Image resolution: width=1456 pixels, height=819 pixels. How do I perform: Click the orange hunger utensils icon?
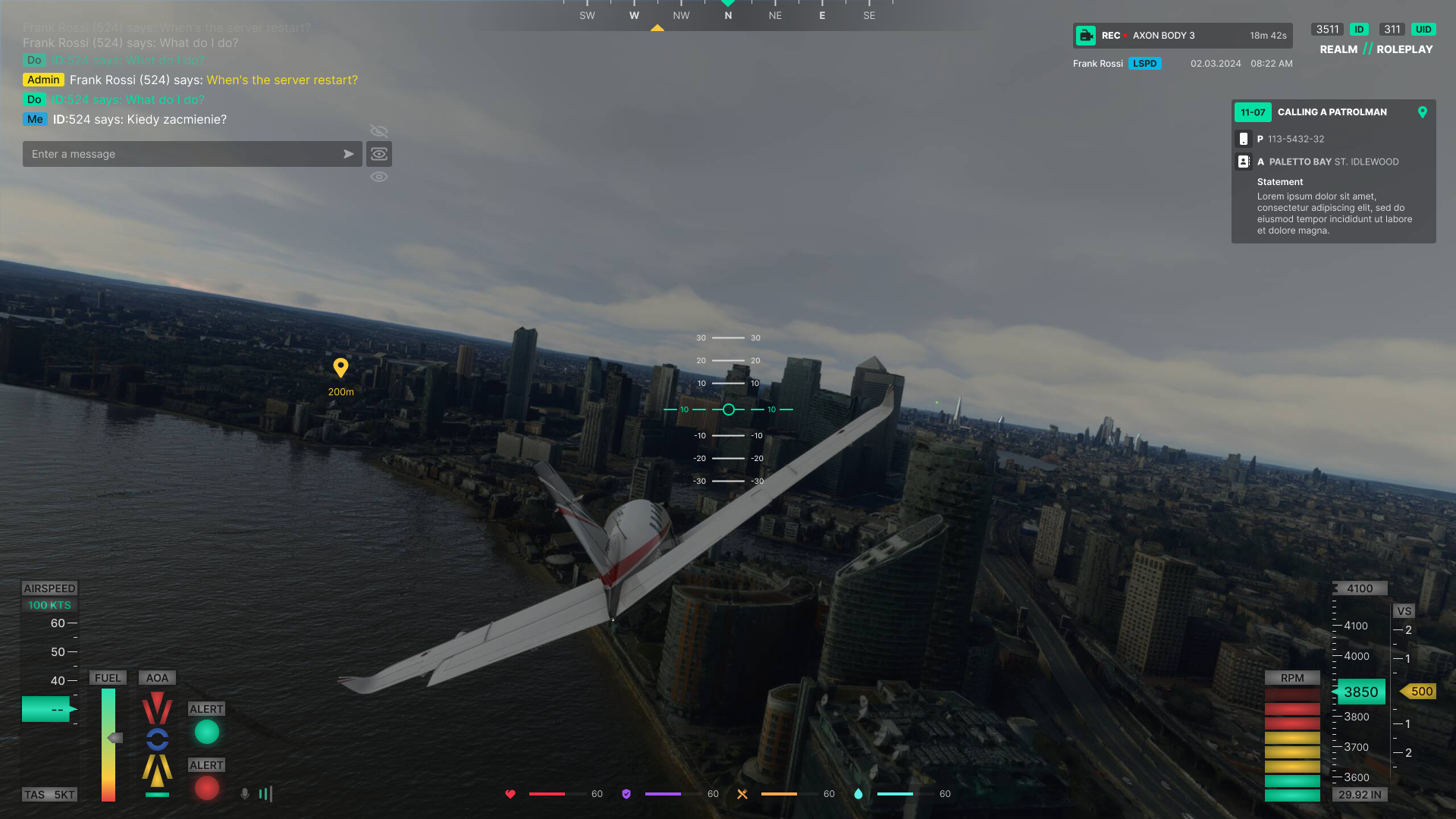point(742,794)
